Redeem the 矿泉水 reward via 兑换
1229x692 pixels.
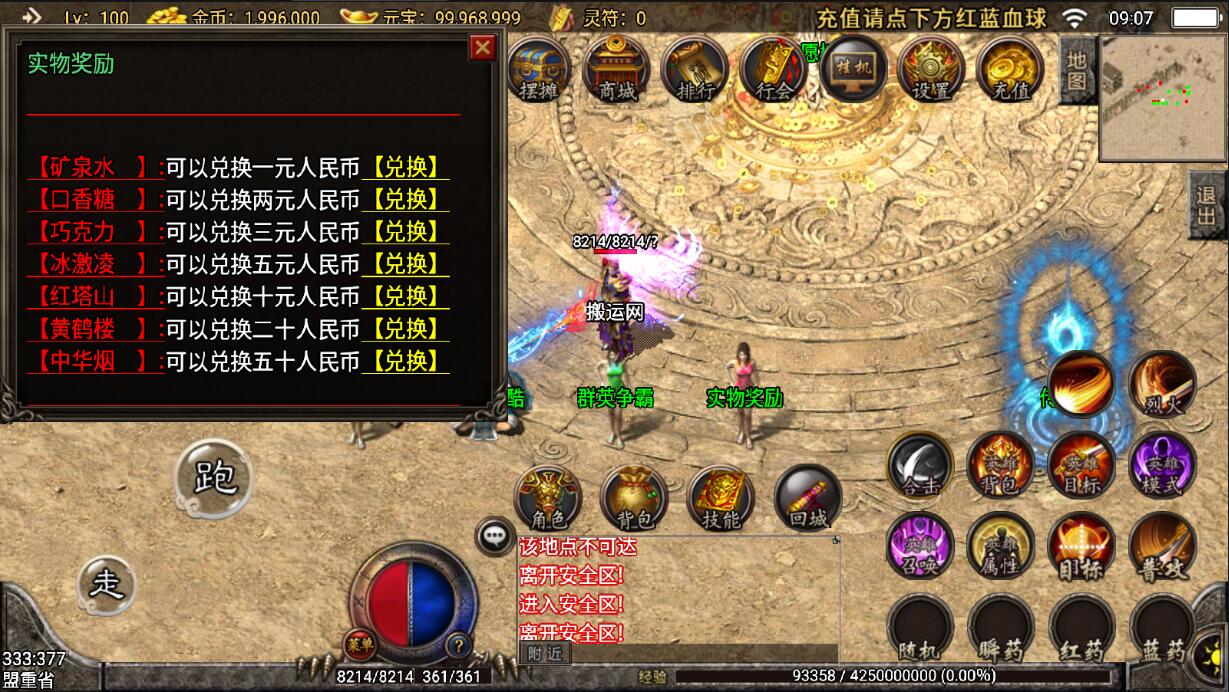pyautogui.click(x=406, y=168)
